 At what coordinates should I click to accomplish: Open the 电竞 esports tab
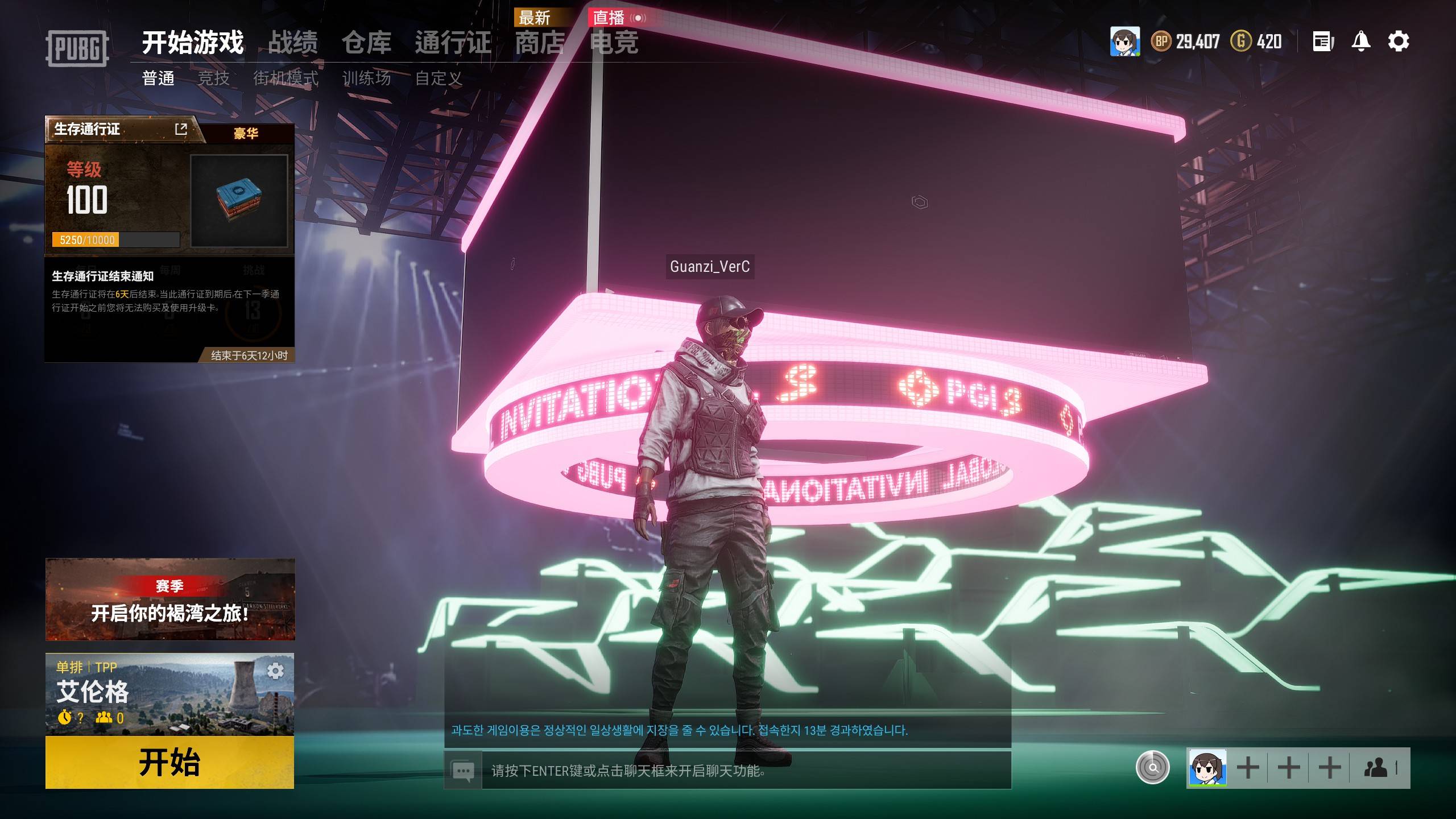[x=614, y=43]
